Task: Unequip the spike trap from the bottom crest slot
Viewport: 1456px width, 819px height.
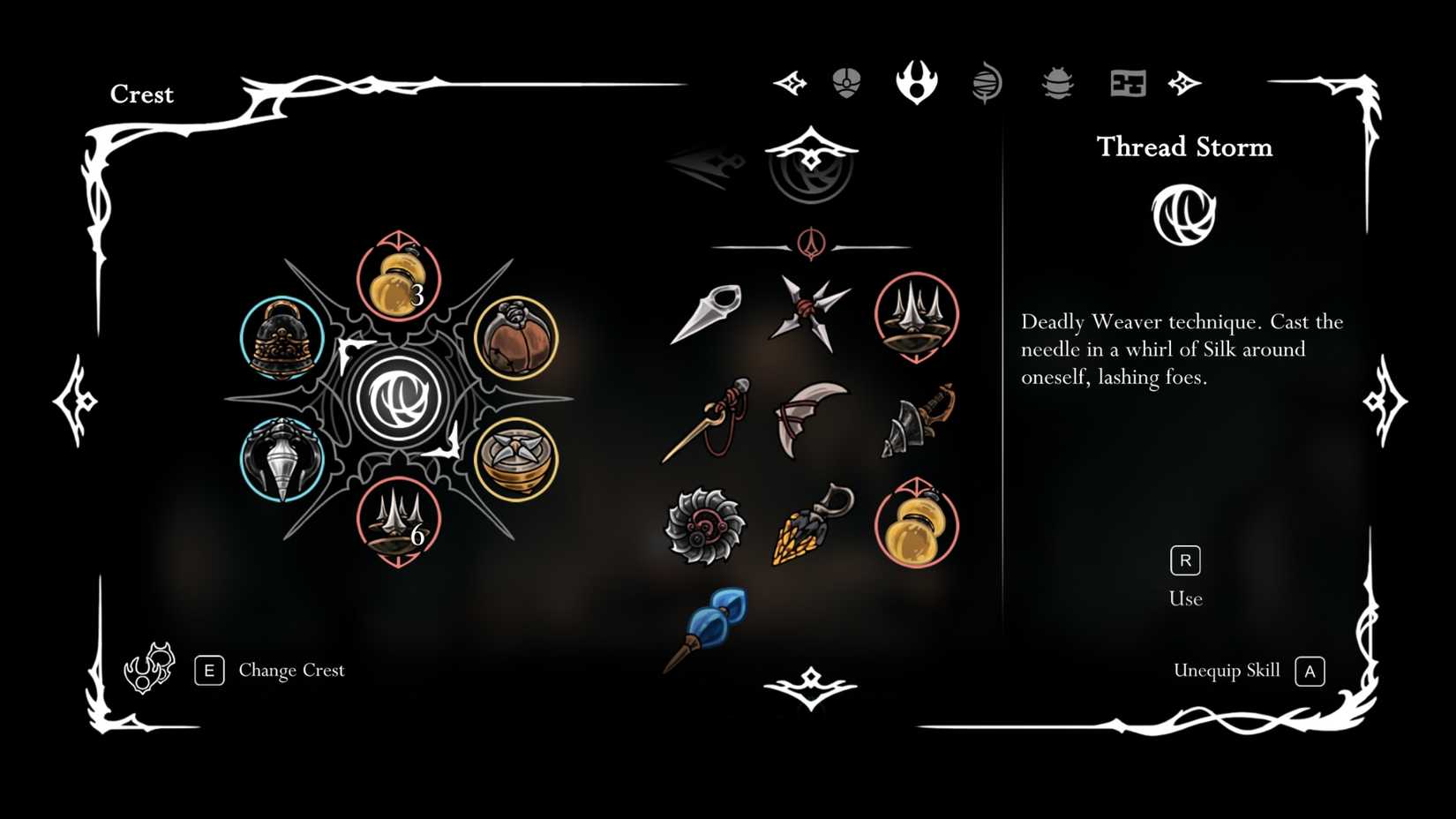Action: click(x=397, y=521)
